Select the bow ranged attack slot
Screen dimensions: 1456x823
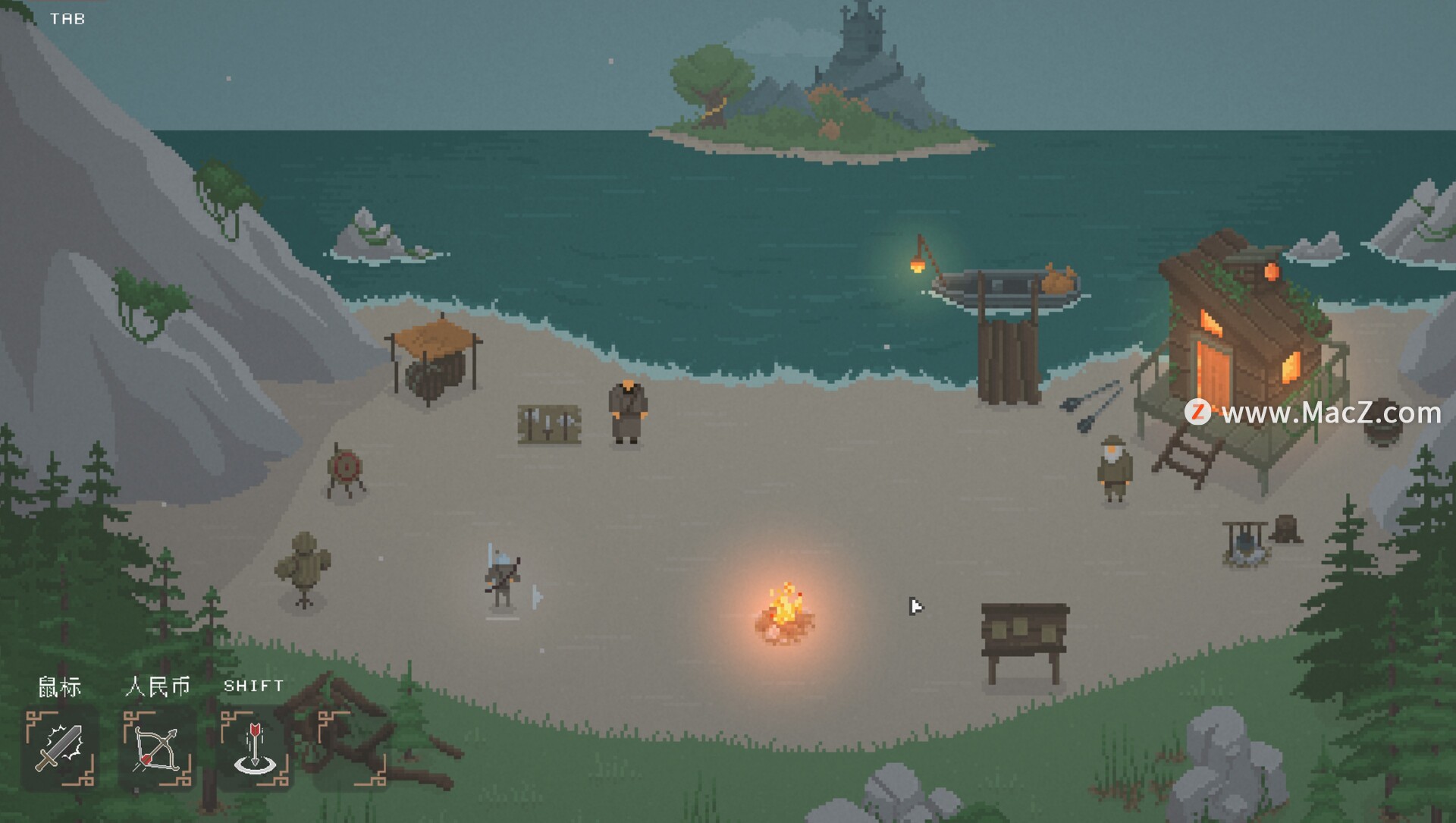158,749
